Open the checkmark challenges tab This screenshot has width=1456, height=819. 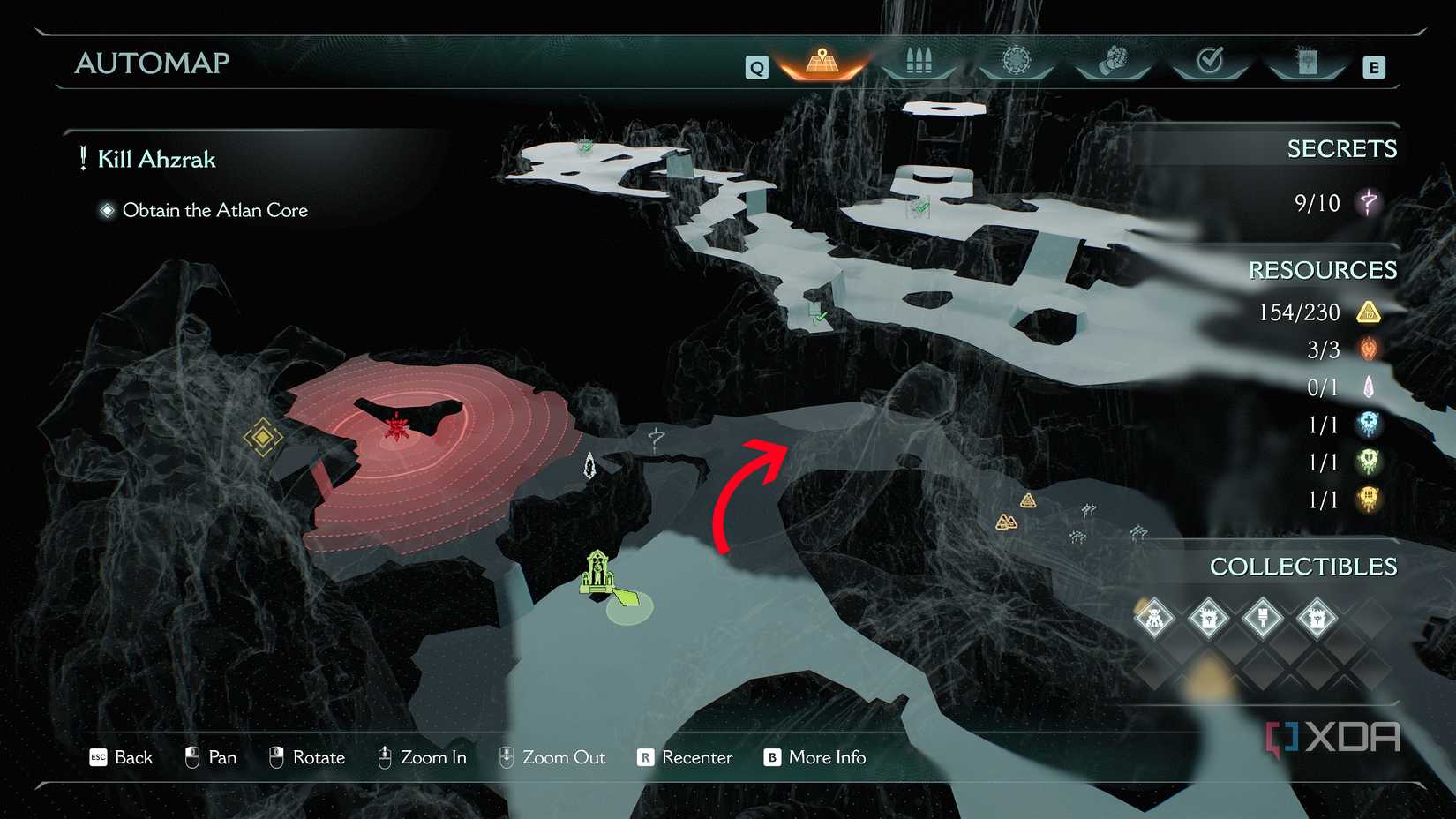tap(1210, 61)
